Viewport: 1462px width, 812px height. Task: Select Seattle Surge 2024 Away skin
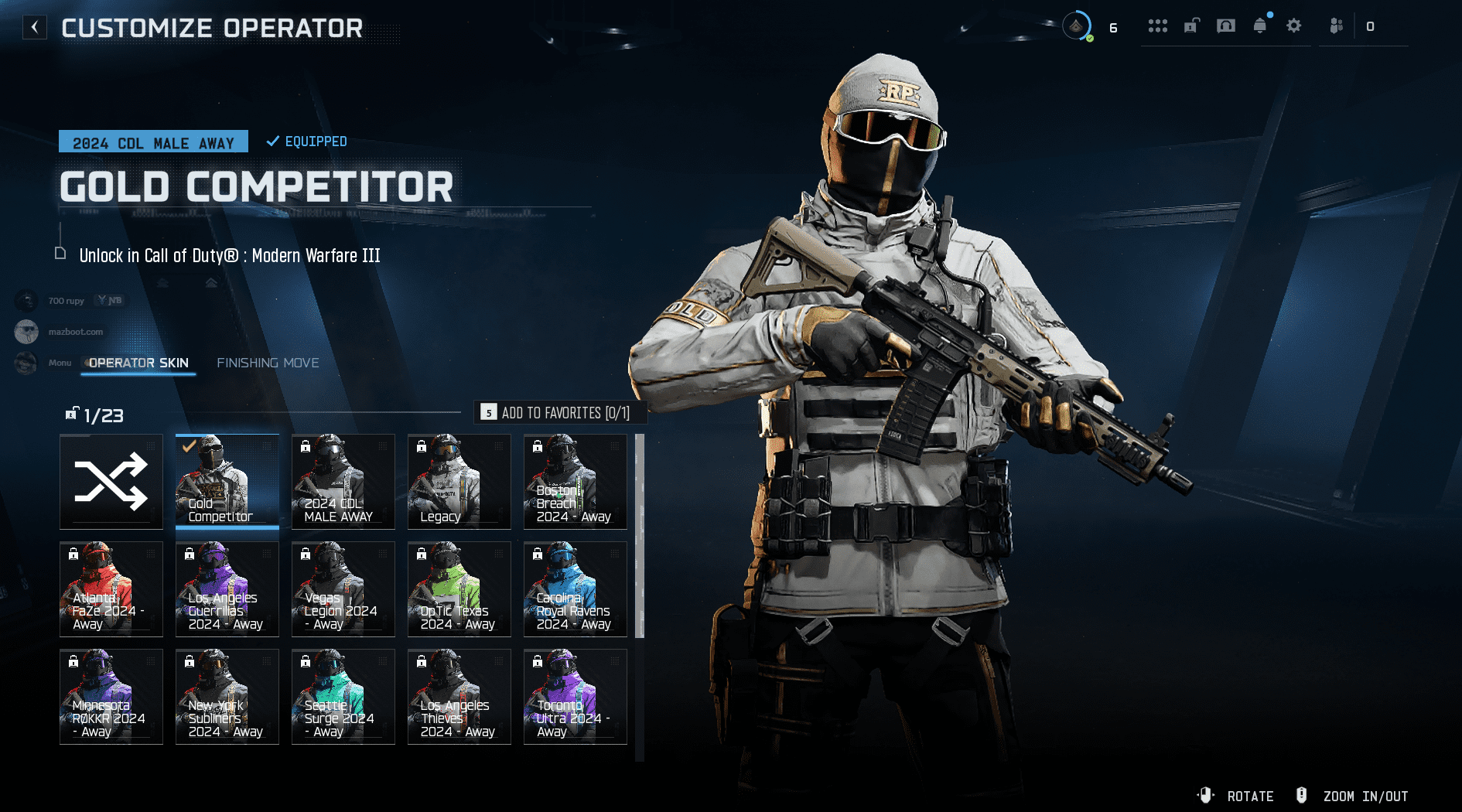(343, 697)
